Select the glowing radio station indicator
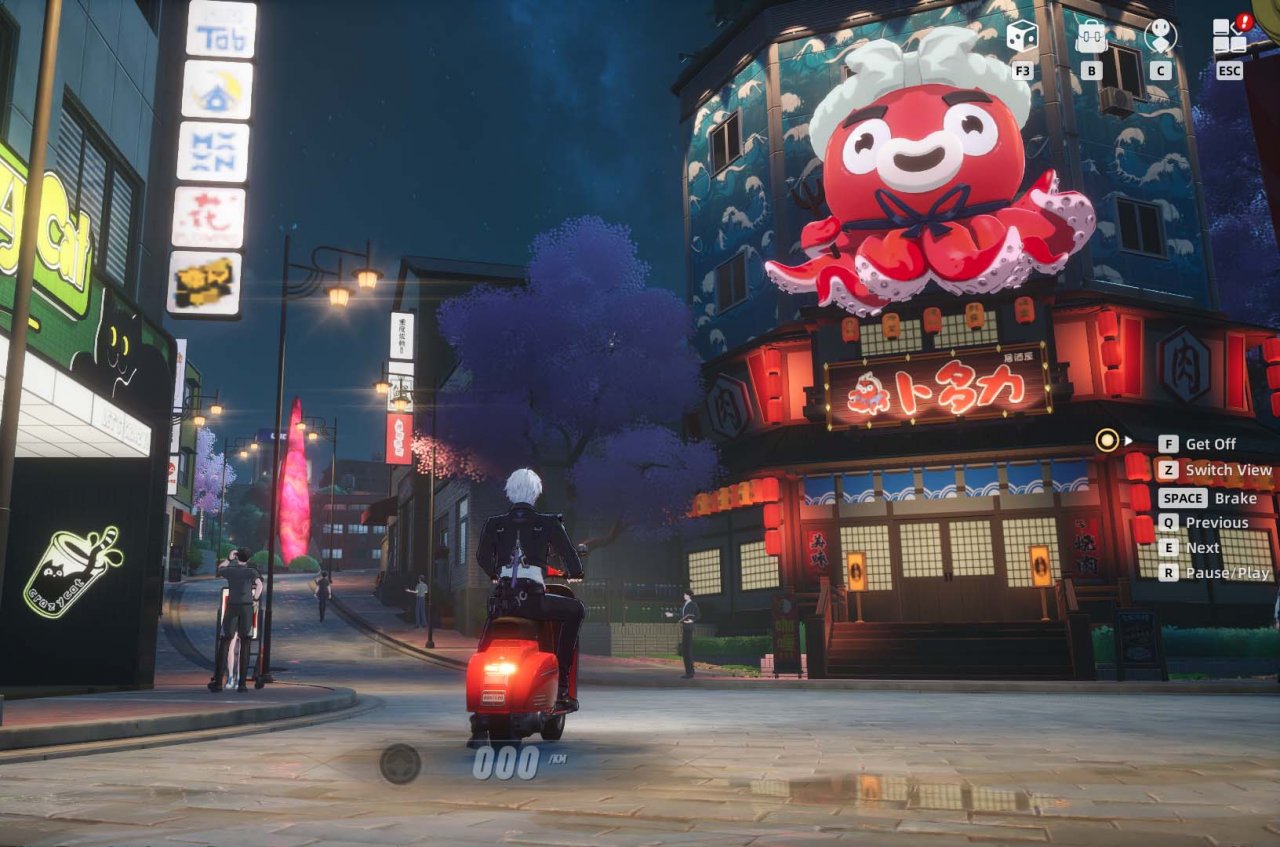The height and width of the screenshot is (847, 1280). (1105, 440)
